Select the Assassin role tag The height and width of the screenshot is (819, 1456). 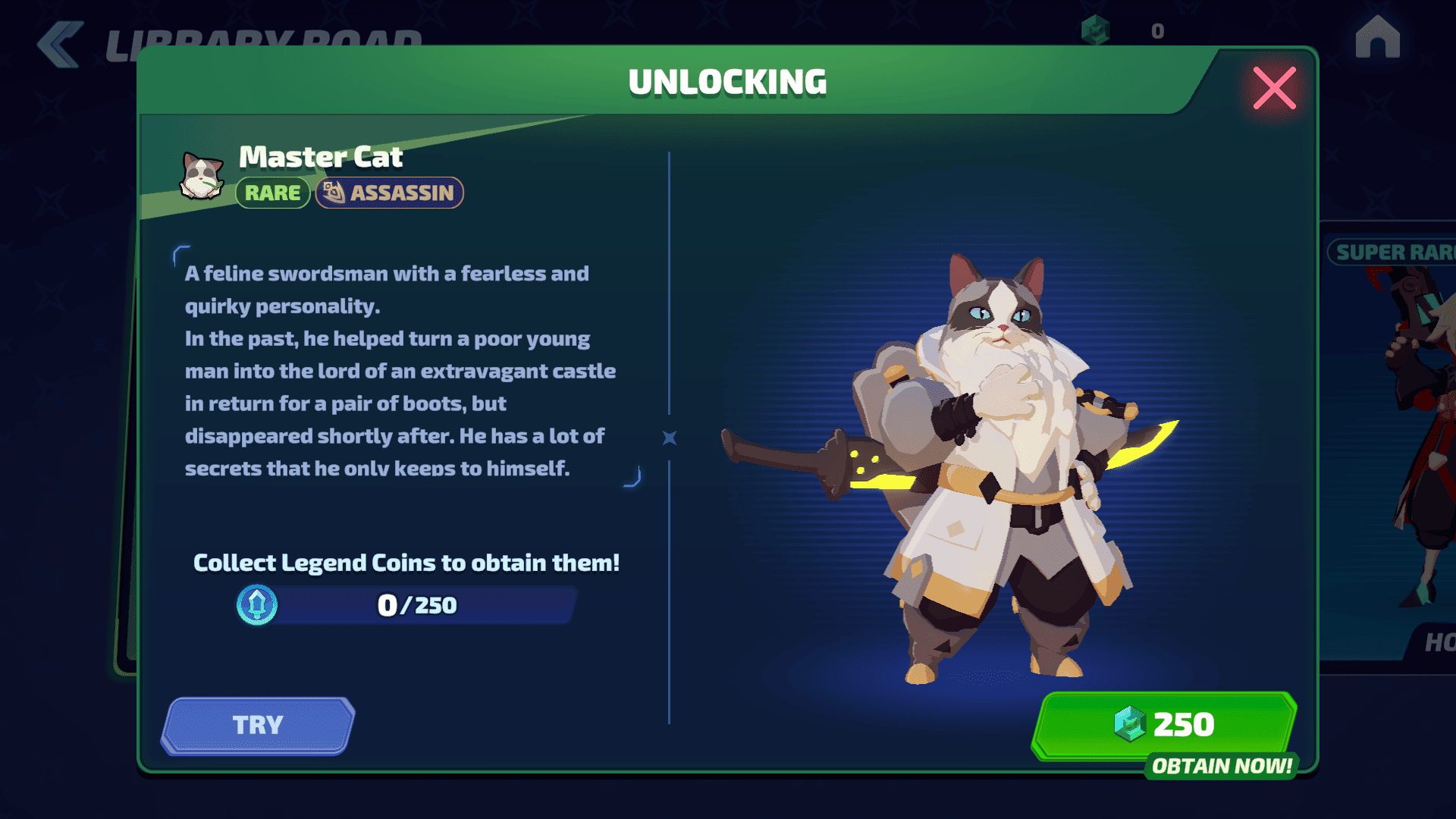pyautogui.click(x=389, y=193)
